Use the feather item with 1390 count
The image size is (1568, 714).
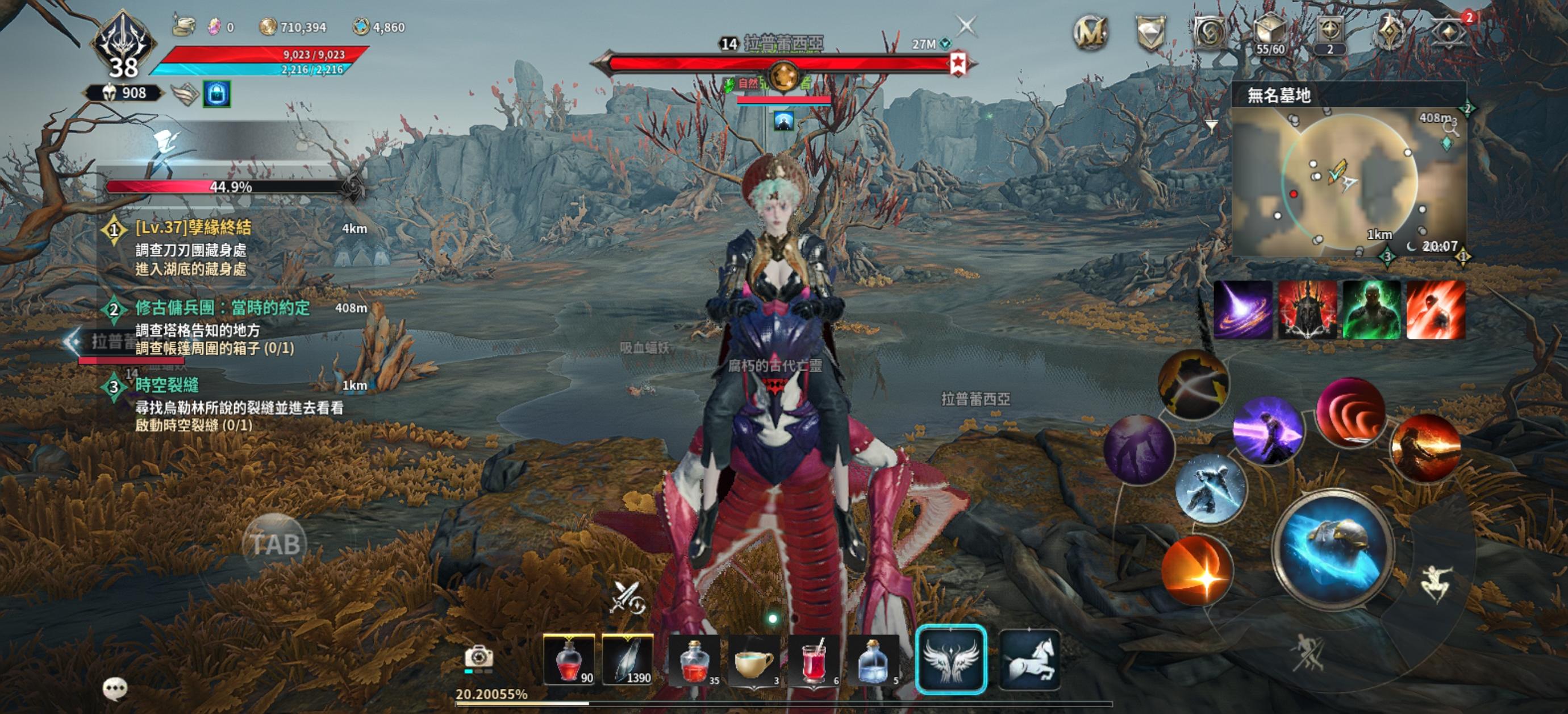pyautogui.click(x=628, y=661)
